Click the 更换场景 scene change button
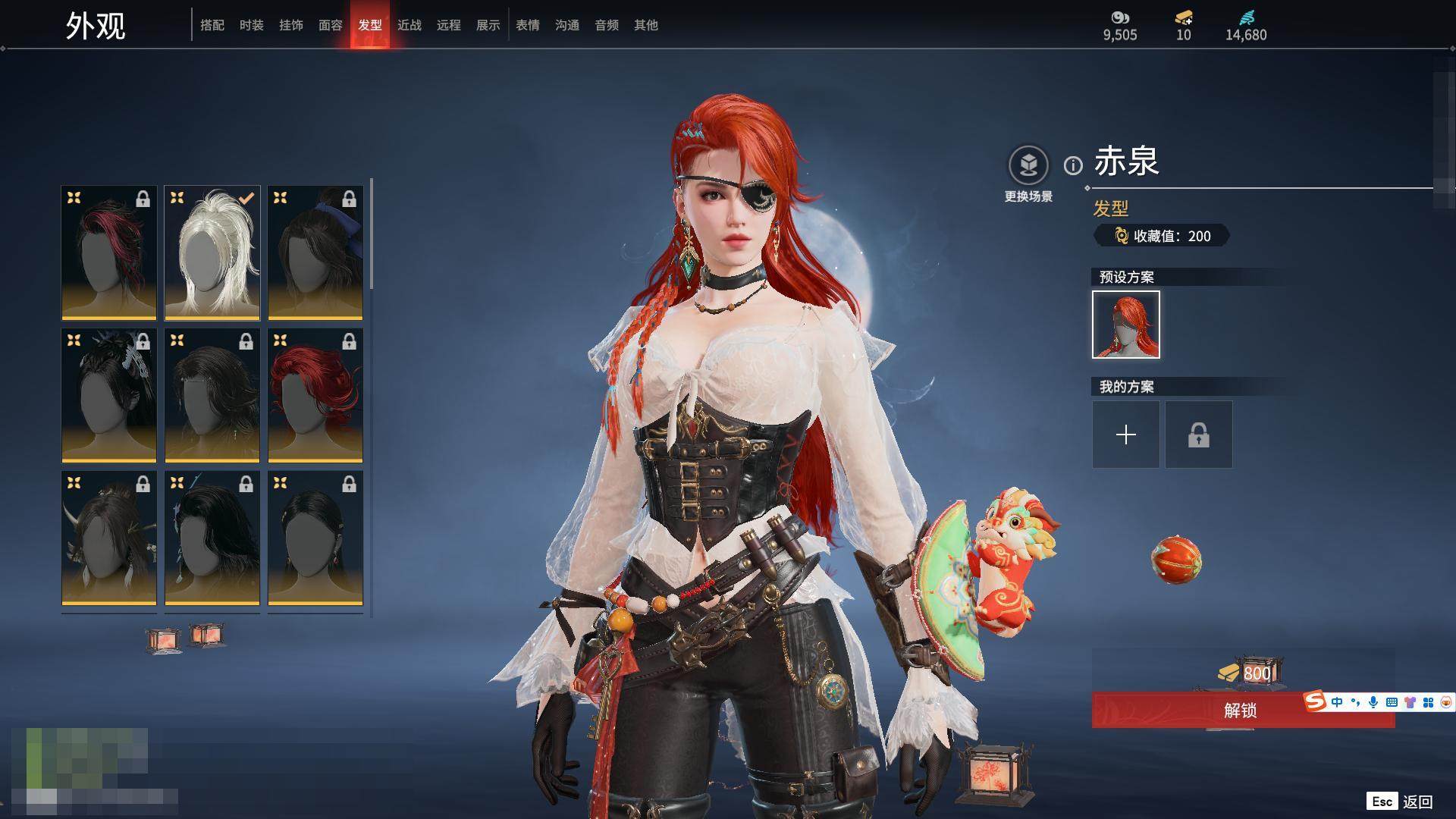 [1028, 174]
